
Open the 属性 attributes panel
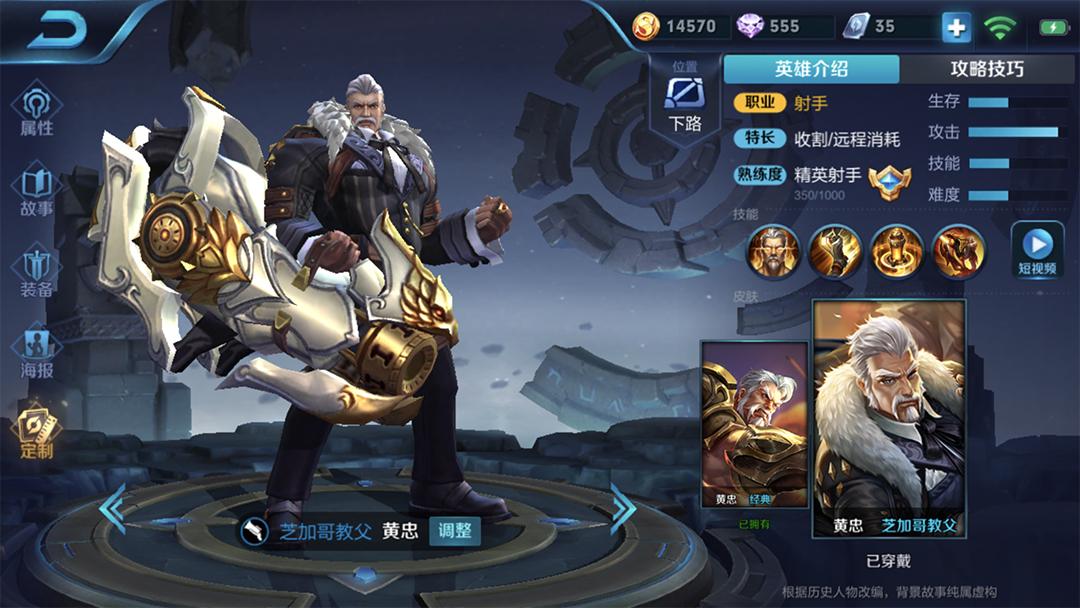tap(37, 110)
